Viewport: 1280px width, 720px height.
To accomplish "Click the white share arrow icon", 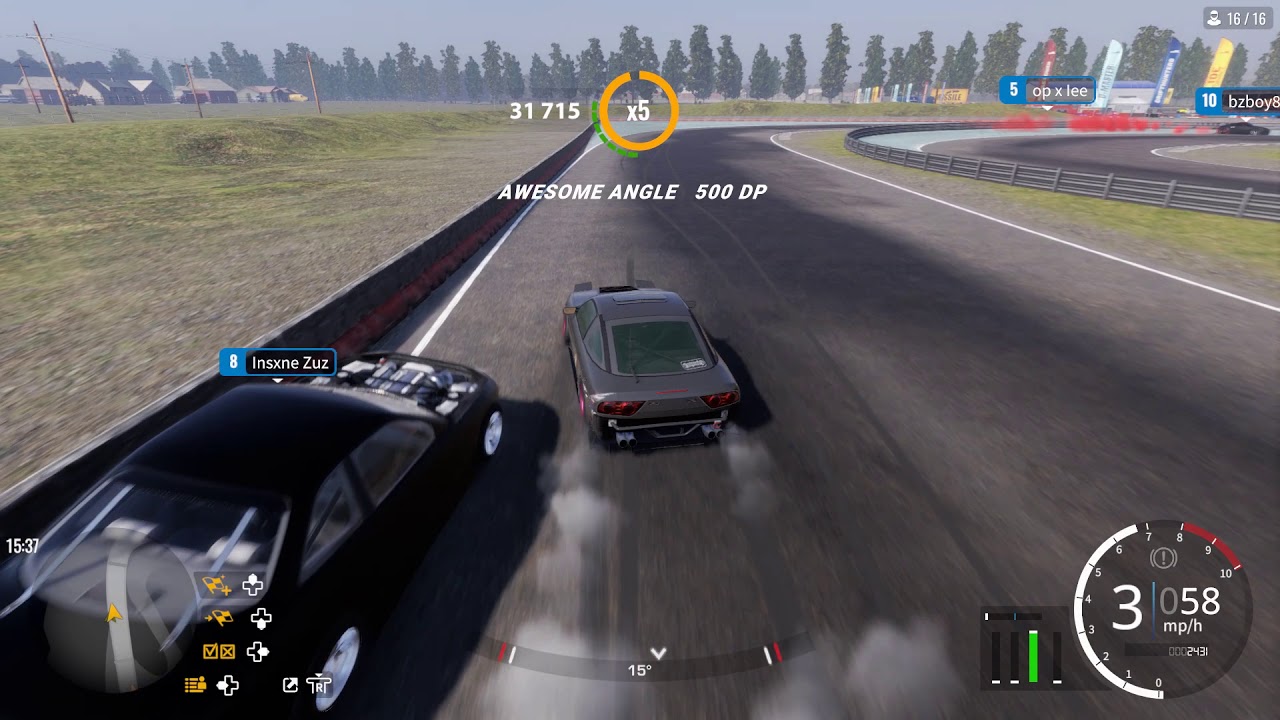I will [x=290, y=685].
